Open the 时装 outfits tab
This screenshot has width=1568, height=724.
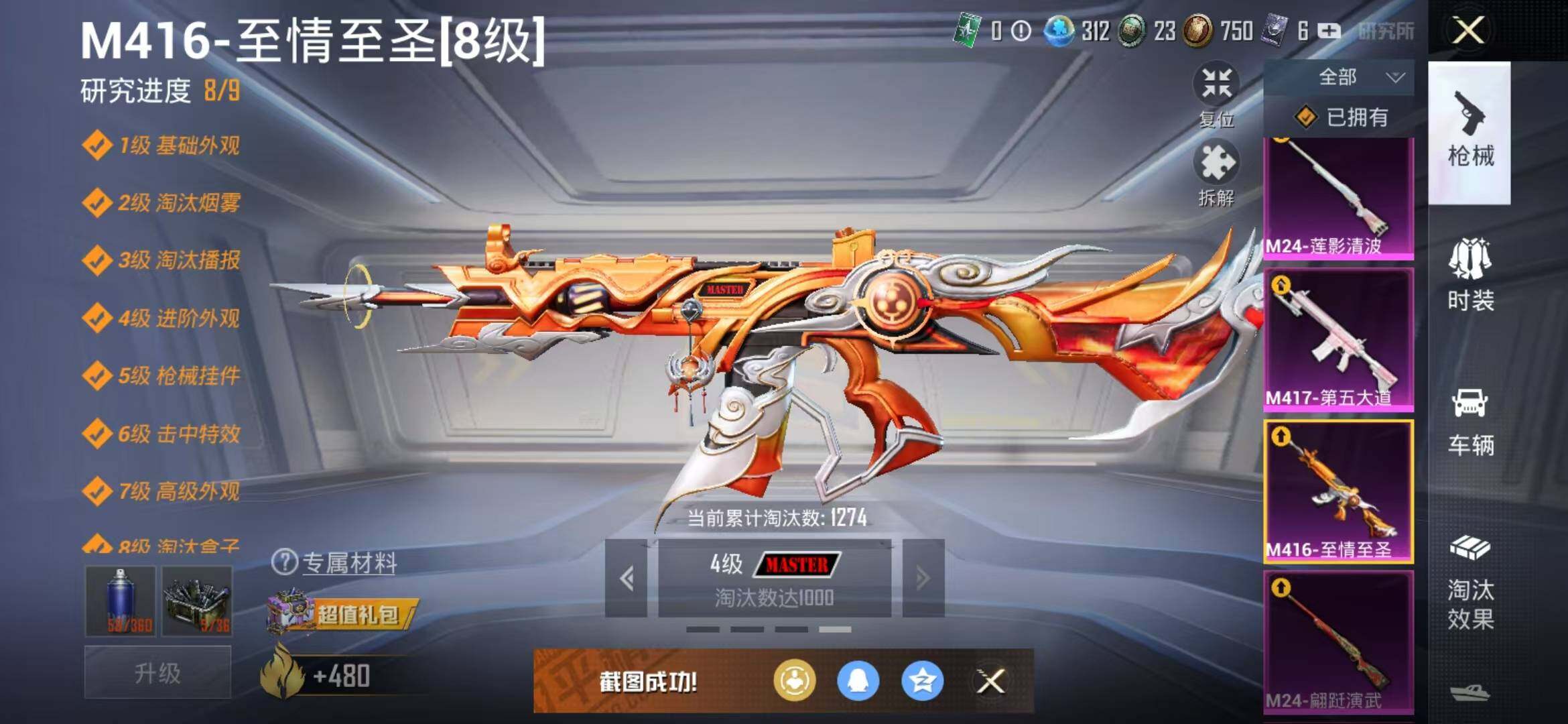1470,275
